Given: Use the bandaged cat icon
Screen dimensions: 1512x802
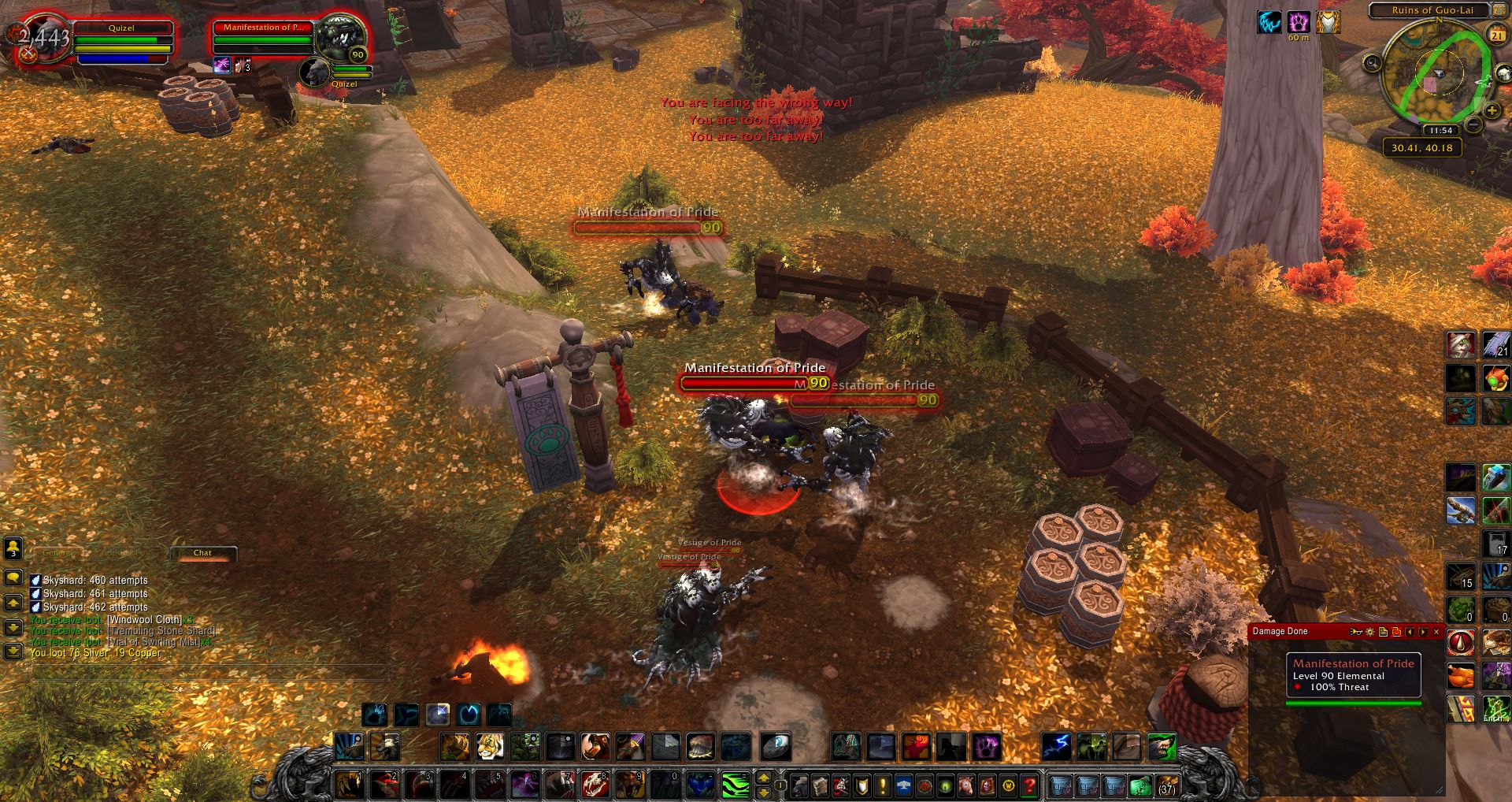Looking at the screenshot, I should tap(1461, 344).
